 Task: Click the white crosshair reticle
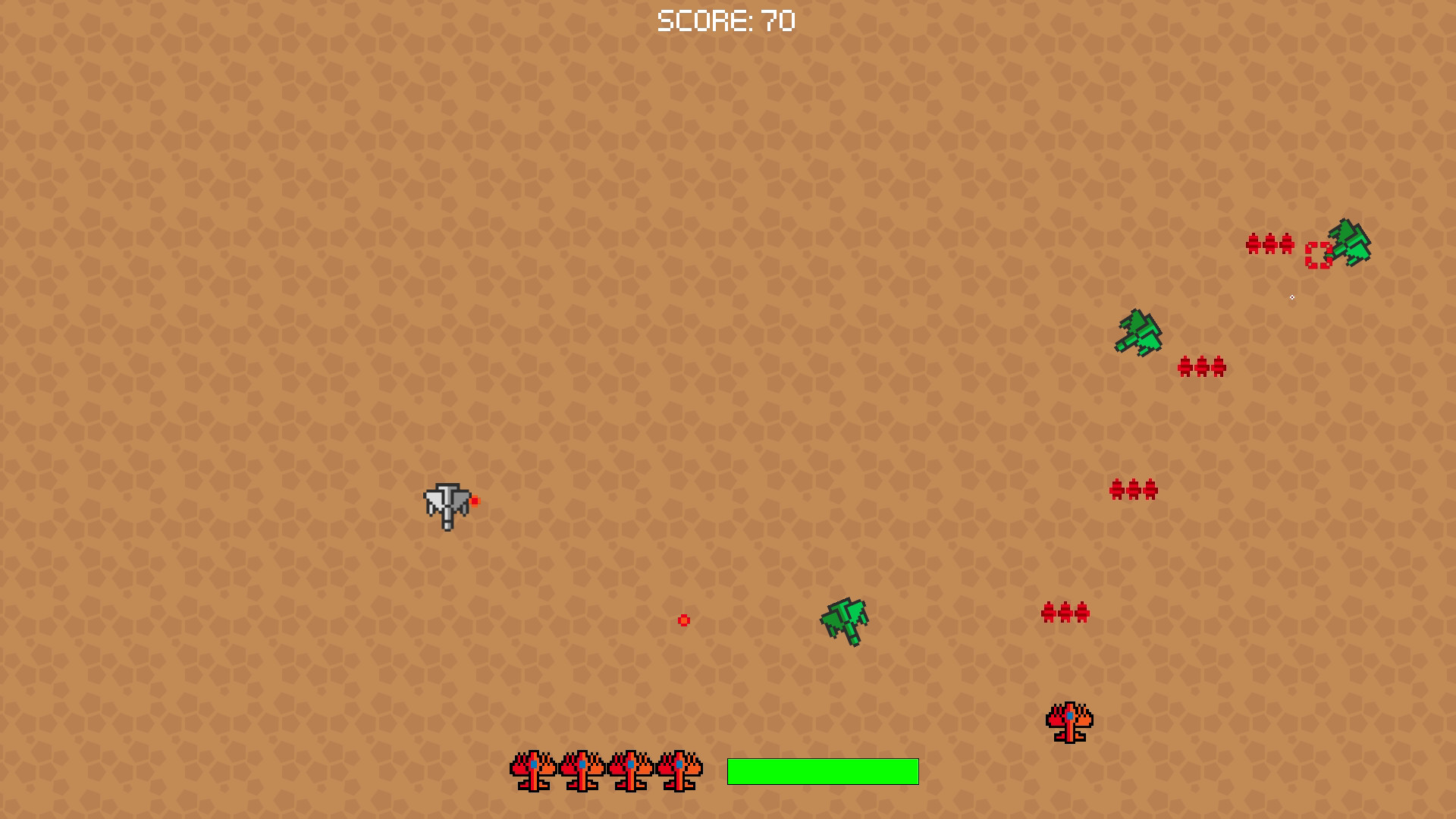tap(1291, 298)
